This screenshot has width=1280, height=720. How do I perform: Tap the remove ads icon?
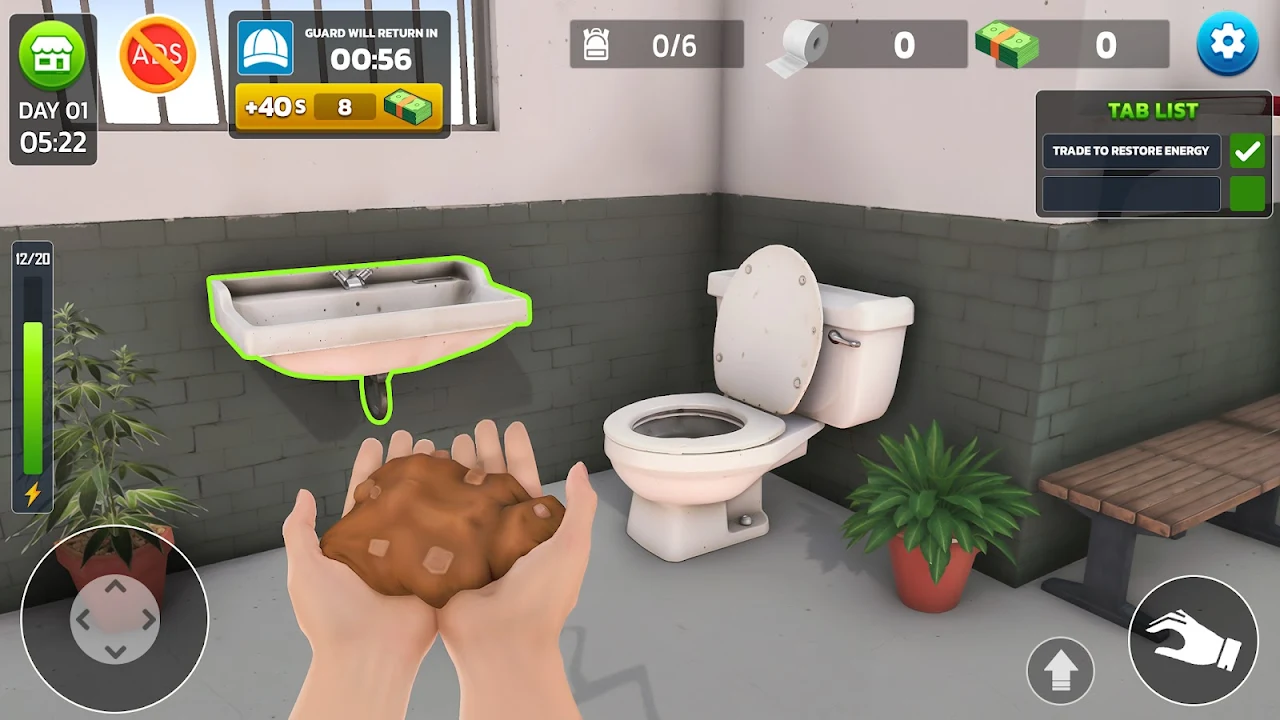[157, 56]
